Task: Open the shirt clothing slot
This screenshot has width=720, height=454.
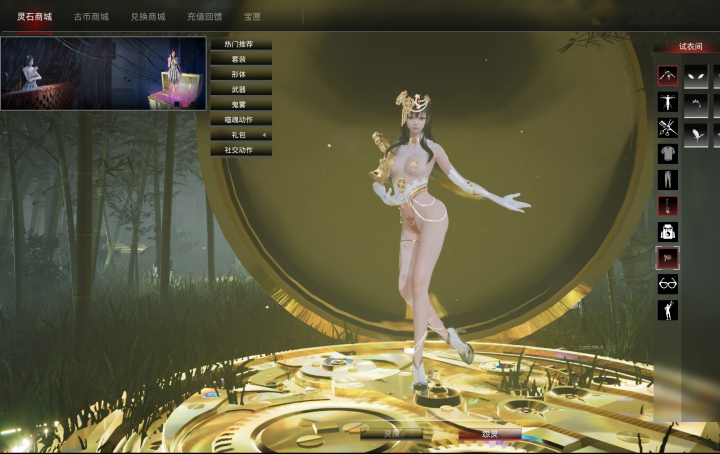Action: coord(667,154)
